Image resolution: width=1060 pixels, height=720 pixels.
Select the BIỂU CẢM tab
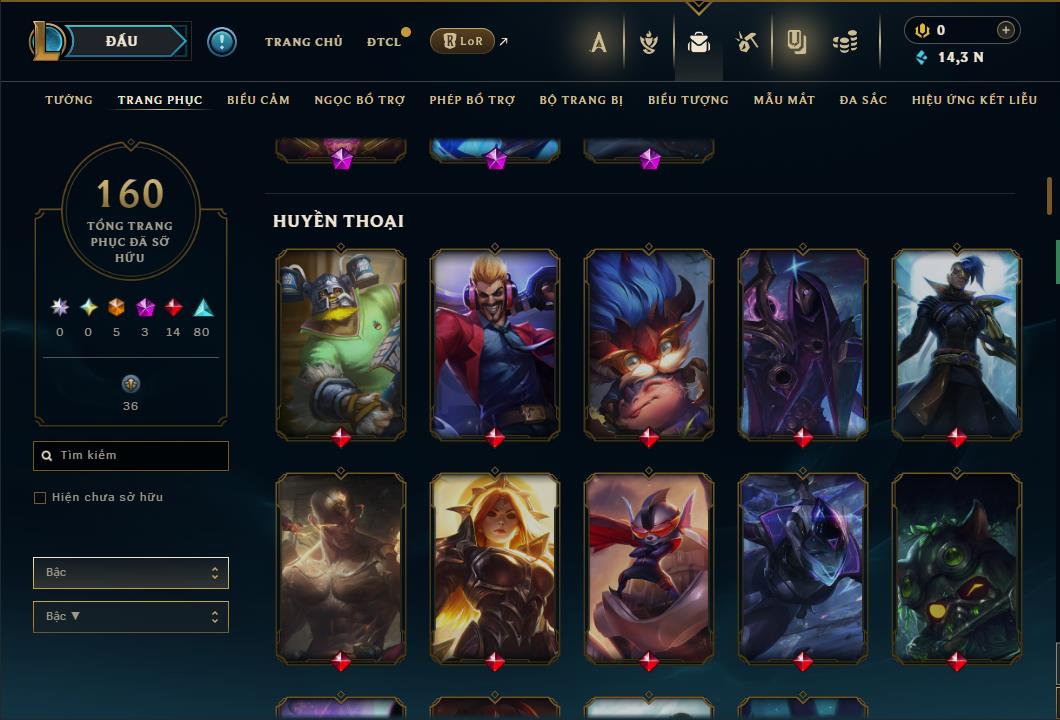pyautogui.click(x=258, y=100)
